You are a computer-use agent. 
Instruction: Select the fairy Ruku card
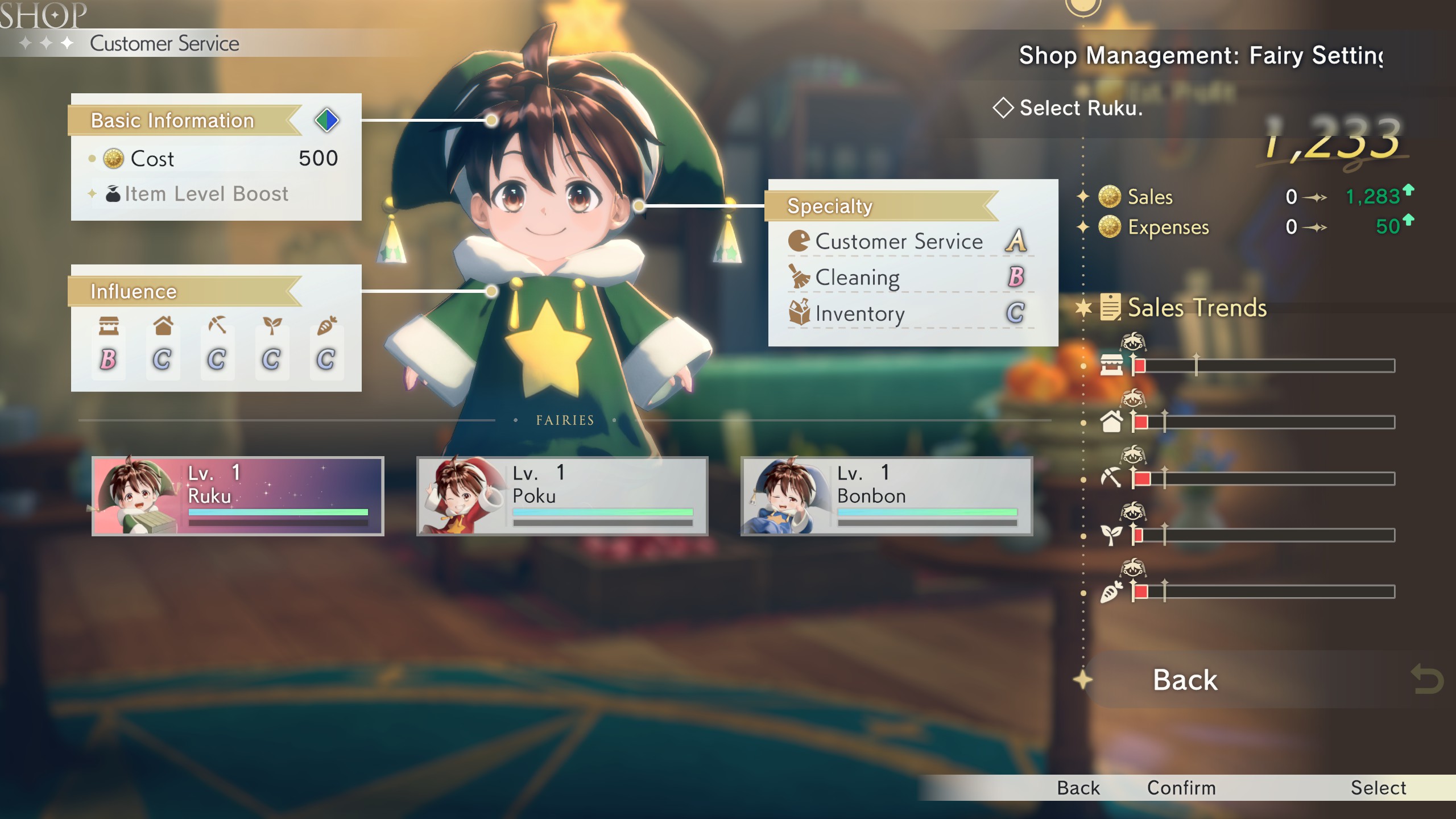coord(238,495)
